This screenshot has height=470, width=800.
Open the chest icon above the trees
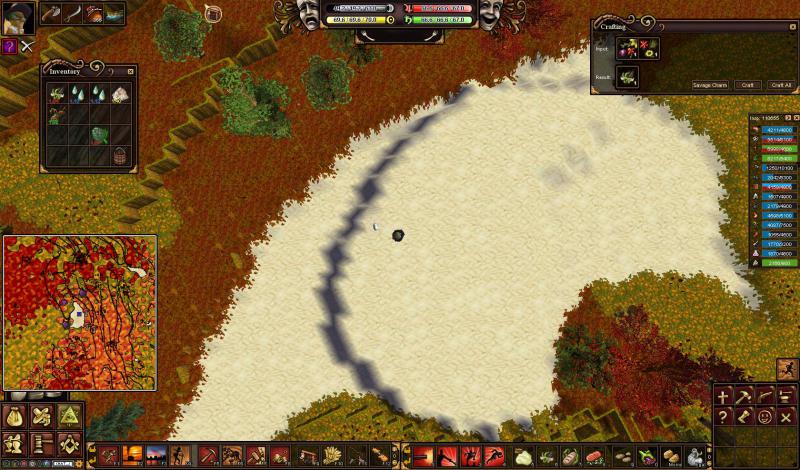(212, 13)
